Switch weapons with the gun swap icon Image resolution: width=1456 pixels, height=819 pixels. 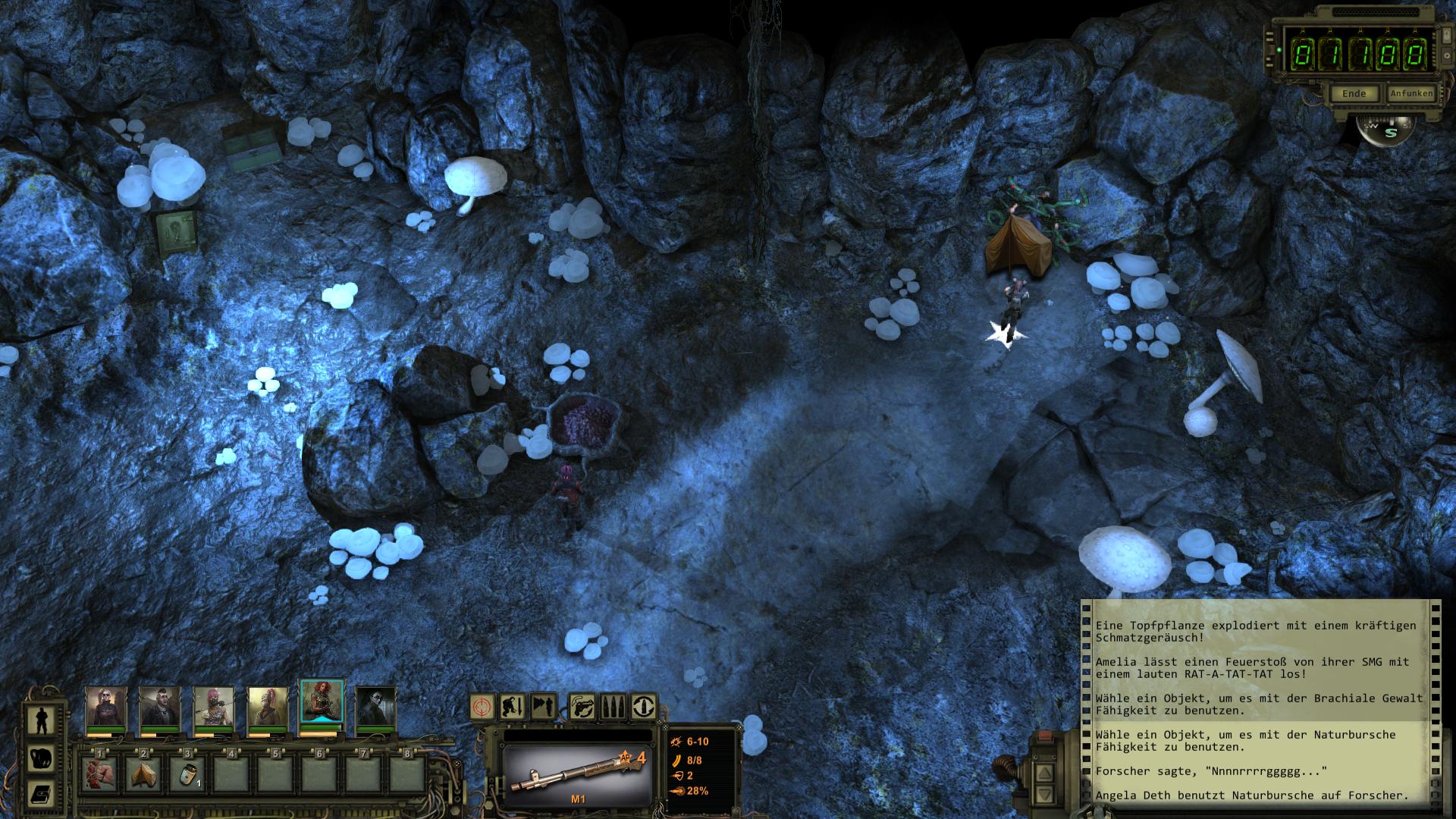(581, 707)
